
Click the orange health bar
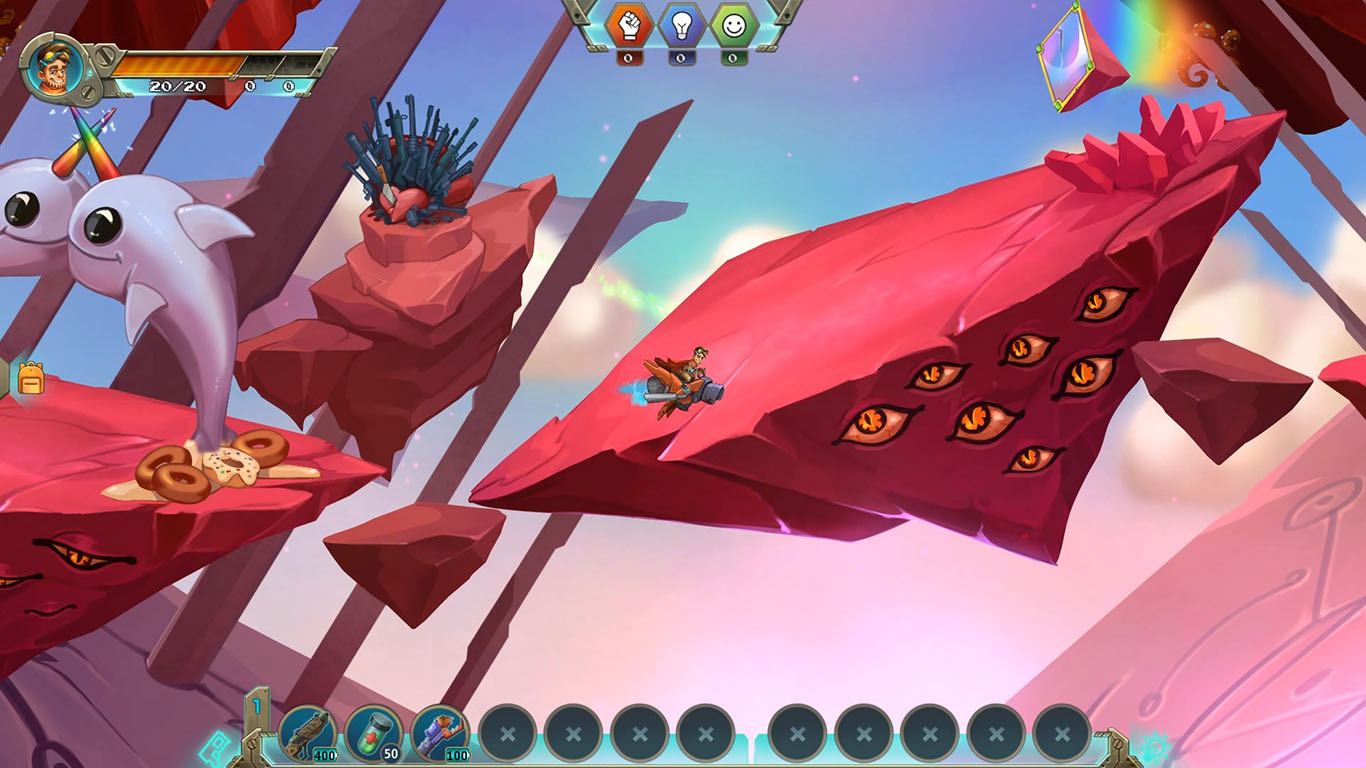point(178,63)
